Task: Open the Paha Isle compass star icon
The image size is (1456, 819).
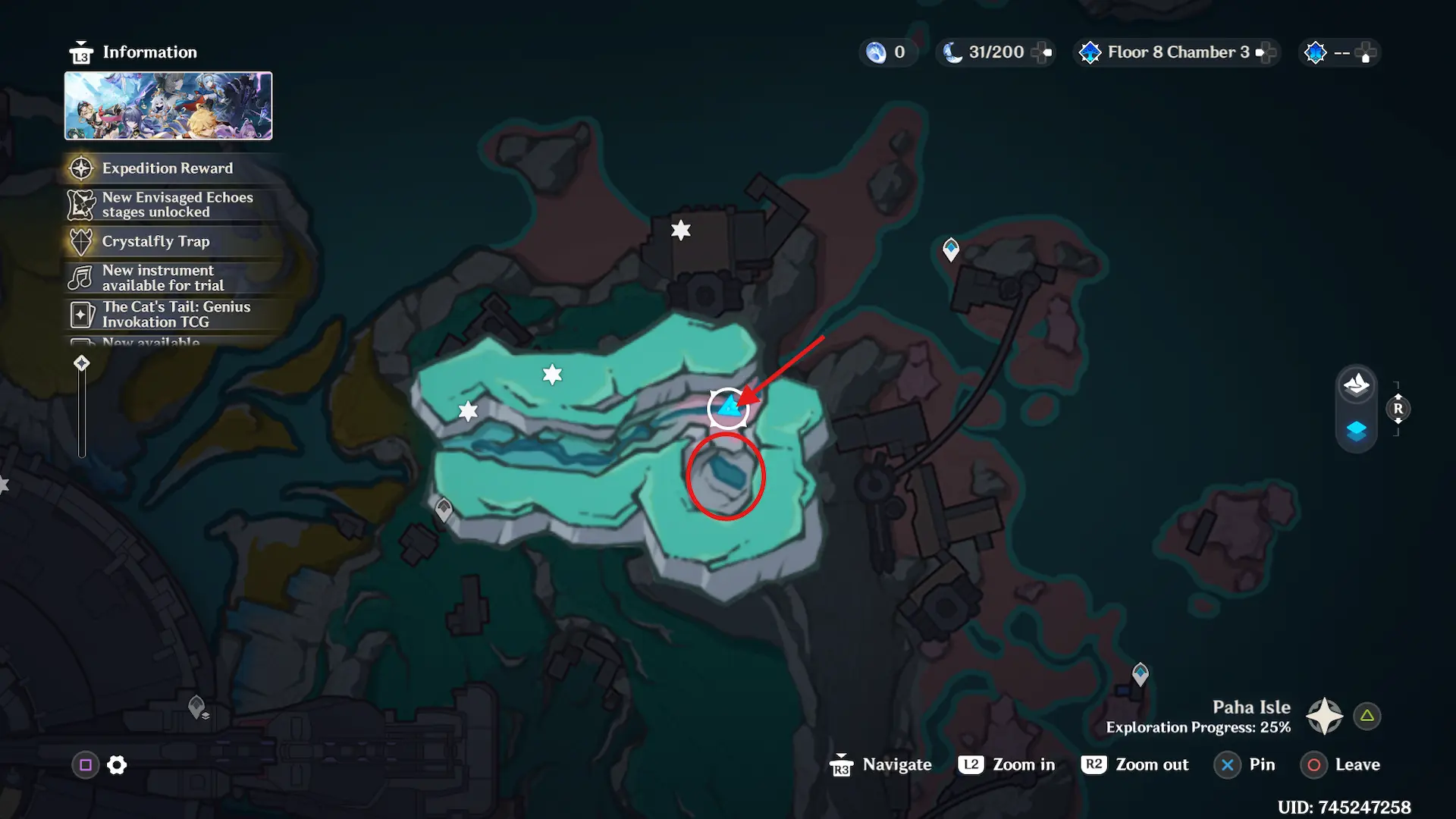Action: click(1324, 716)
